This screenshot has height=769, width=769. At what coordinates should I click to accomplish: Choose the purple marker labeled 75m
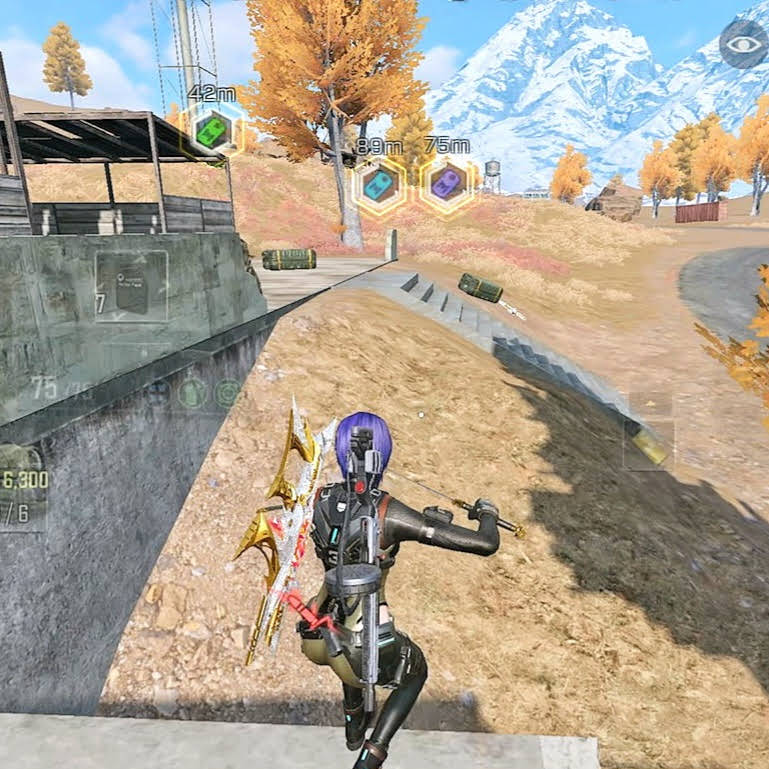tap(446, 183)
